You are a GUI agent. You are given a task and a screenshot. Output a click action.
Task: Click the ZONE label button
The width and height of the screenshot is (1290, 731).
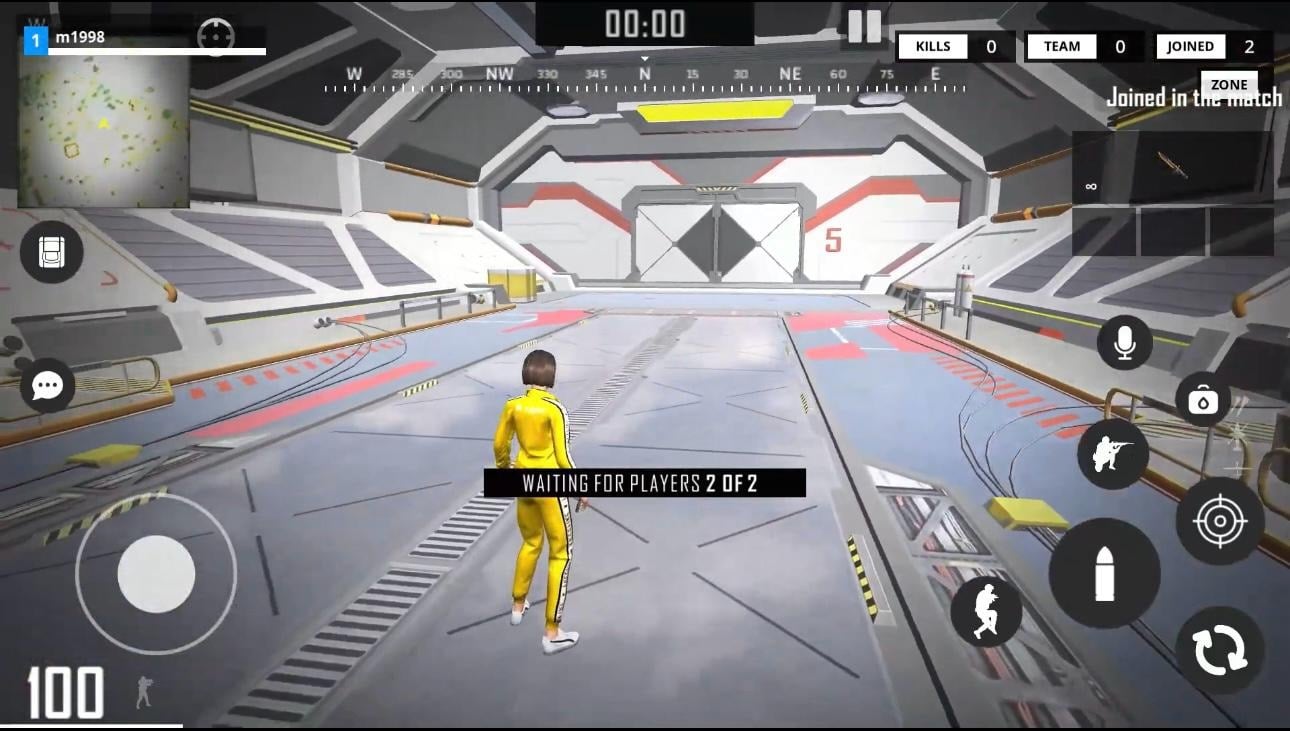pyautogui.click(x=1229, y=84)
